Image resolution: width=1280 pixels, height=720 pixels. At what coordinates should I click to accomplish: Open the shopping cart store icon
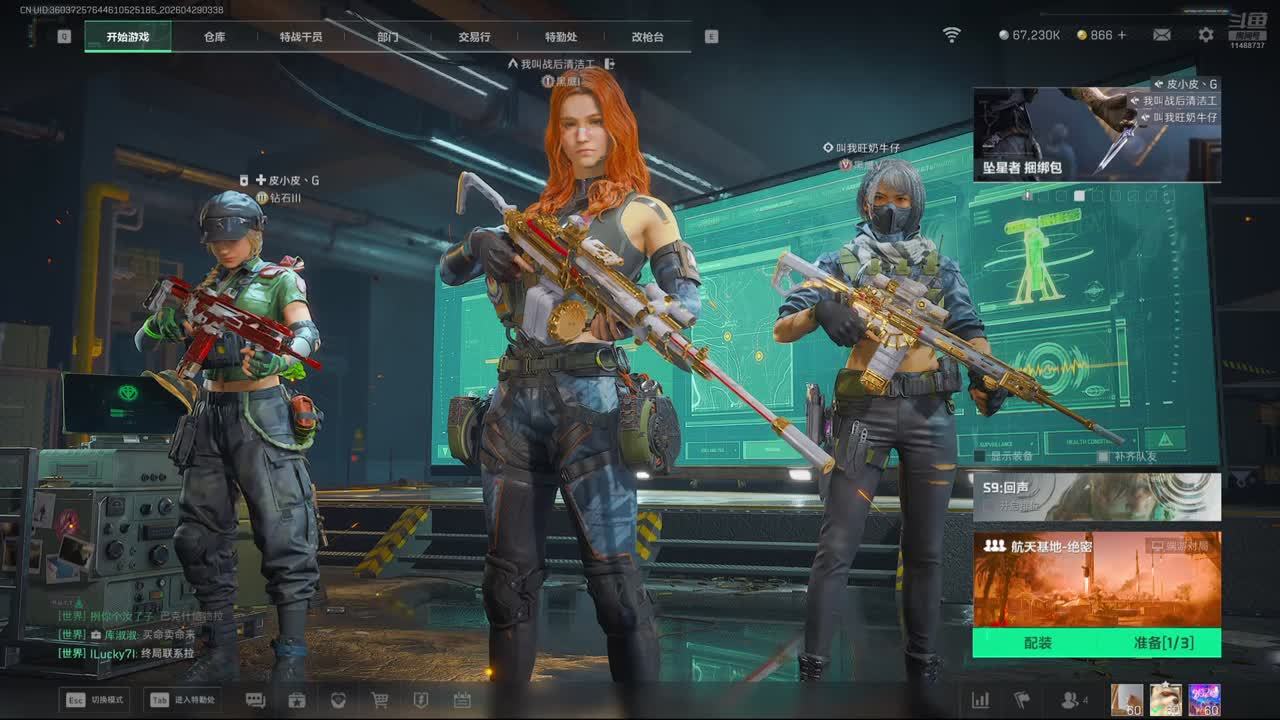[380, 700]
